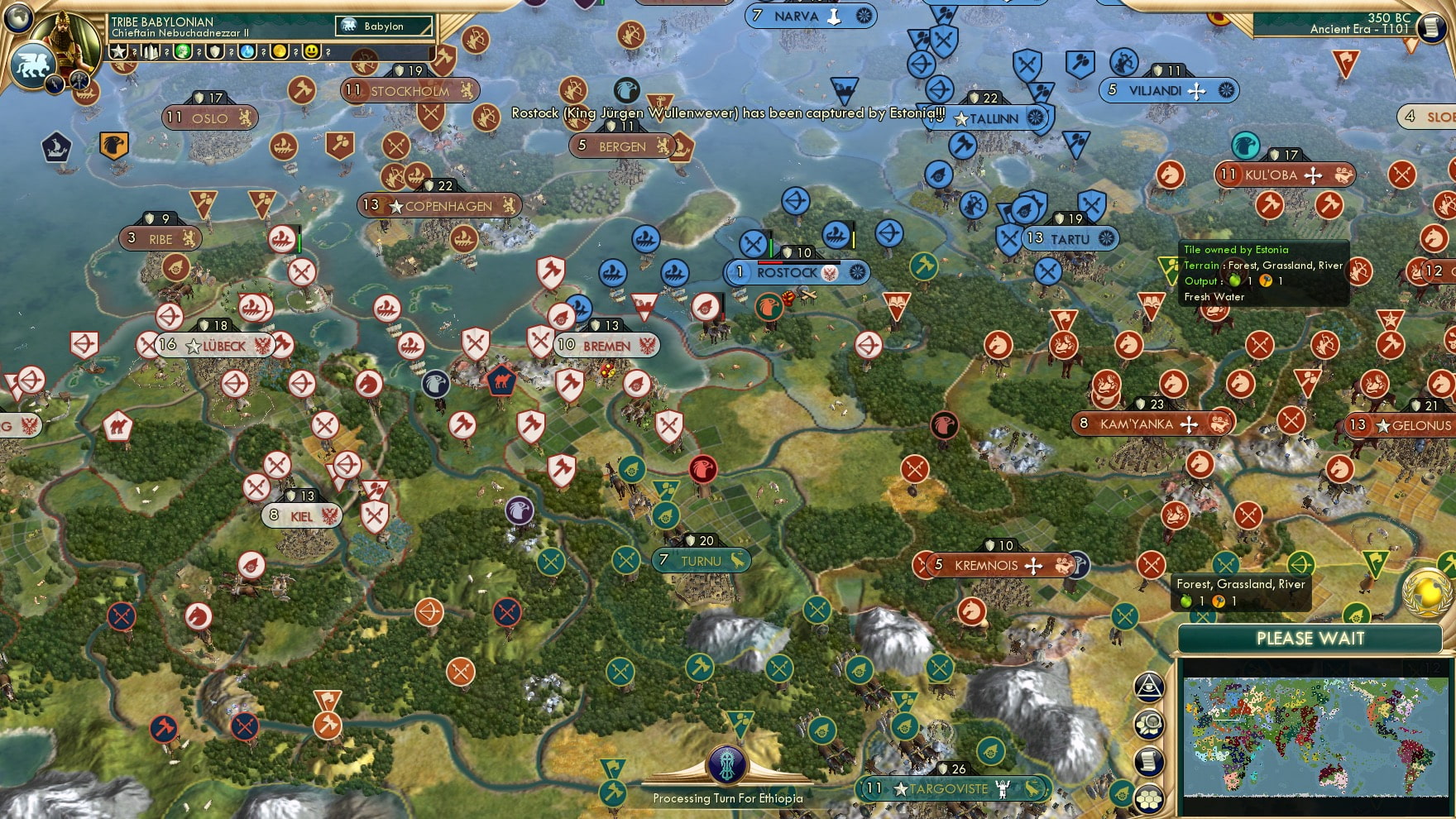The width and height of the screenshot is (1456, 819).
Task: Click the PLEASE WAIT banner
Action: (1310, 639)
